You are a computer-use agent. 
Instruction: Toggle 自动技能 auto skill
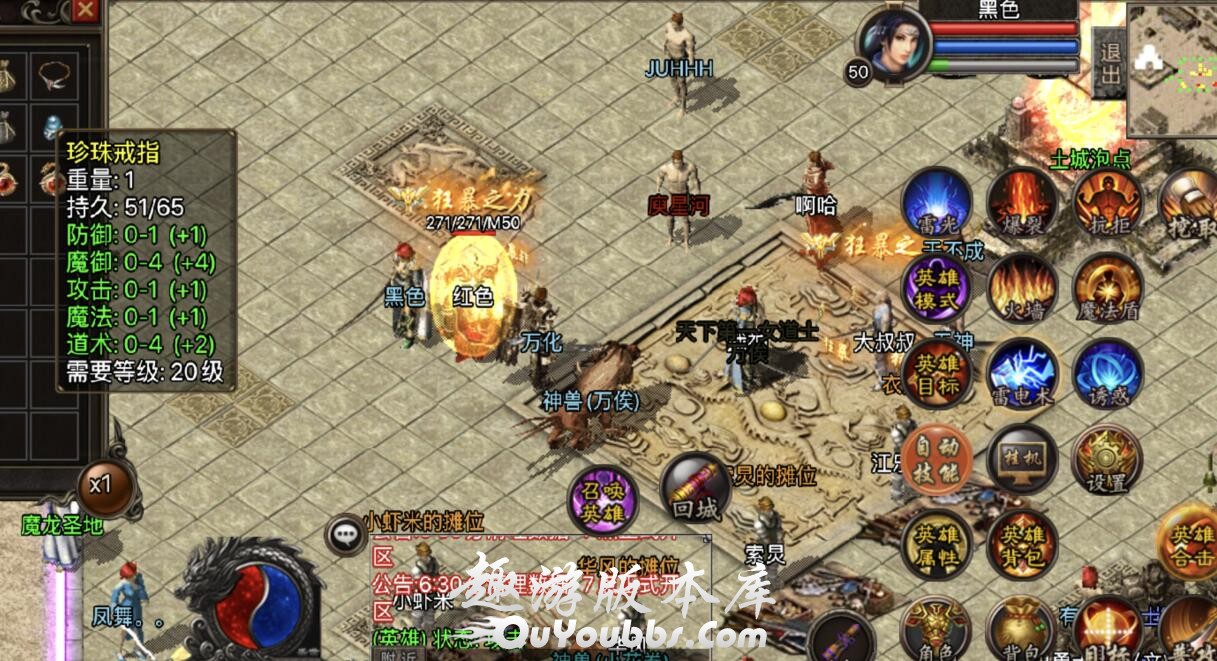(x=936, y=459)
